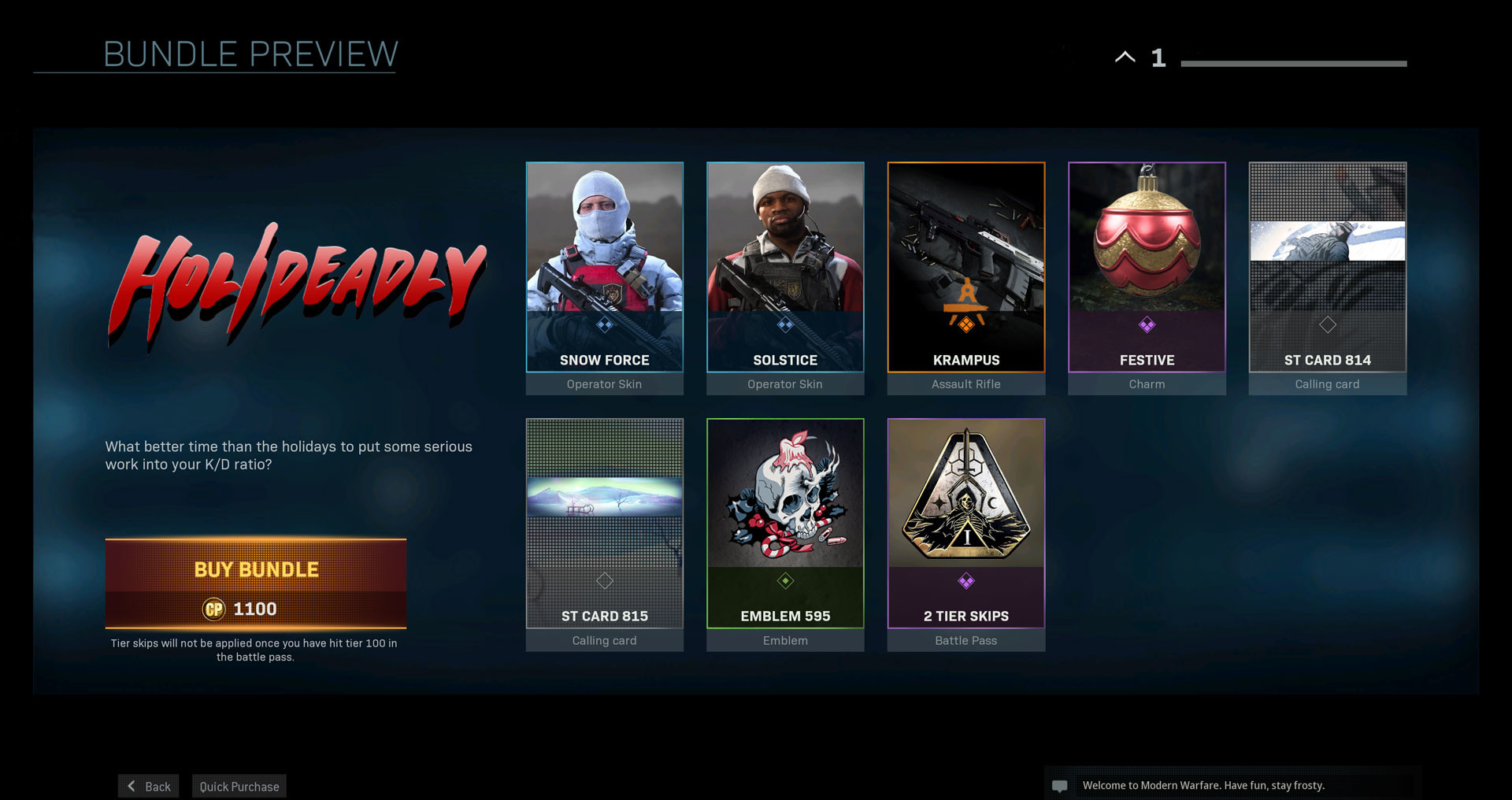The image size is (1512, 800).
Task: Click the rarity diamond on the 2 Tier Skips tile
Action: pos(965,580)
